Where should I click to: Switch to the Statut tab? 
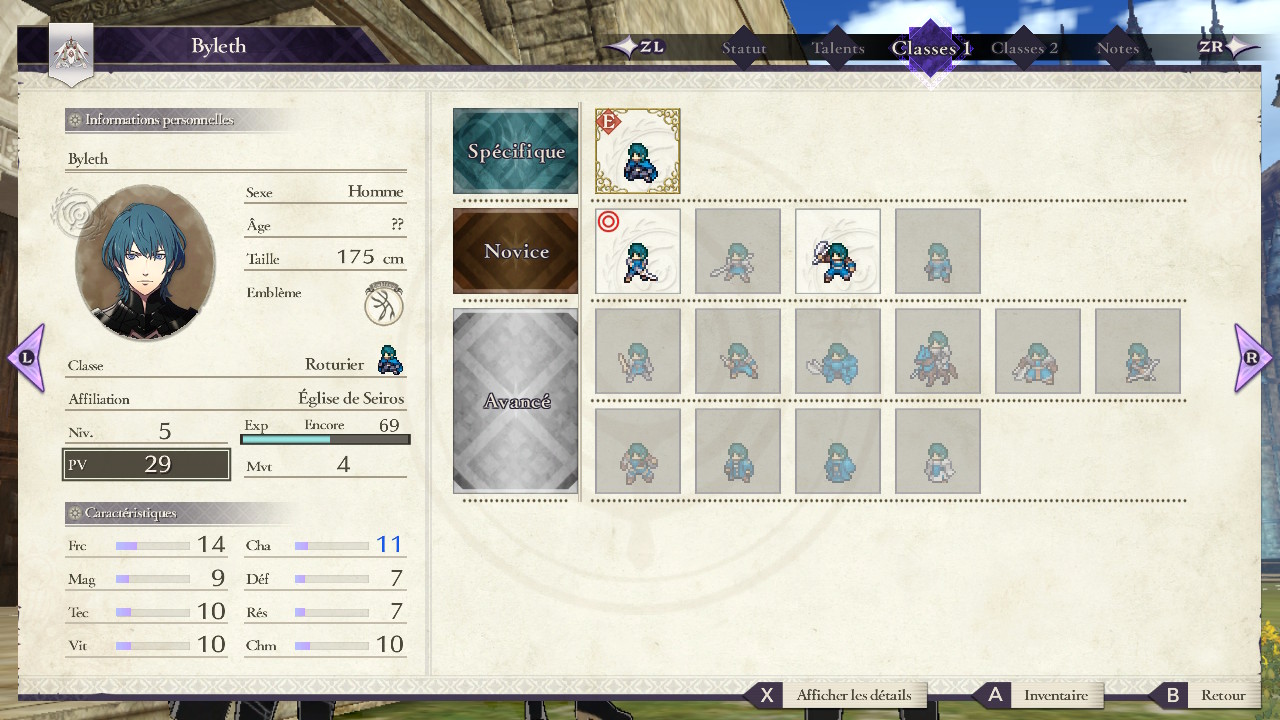(x=744, y=48)
